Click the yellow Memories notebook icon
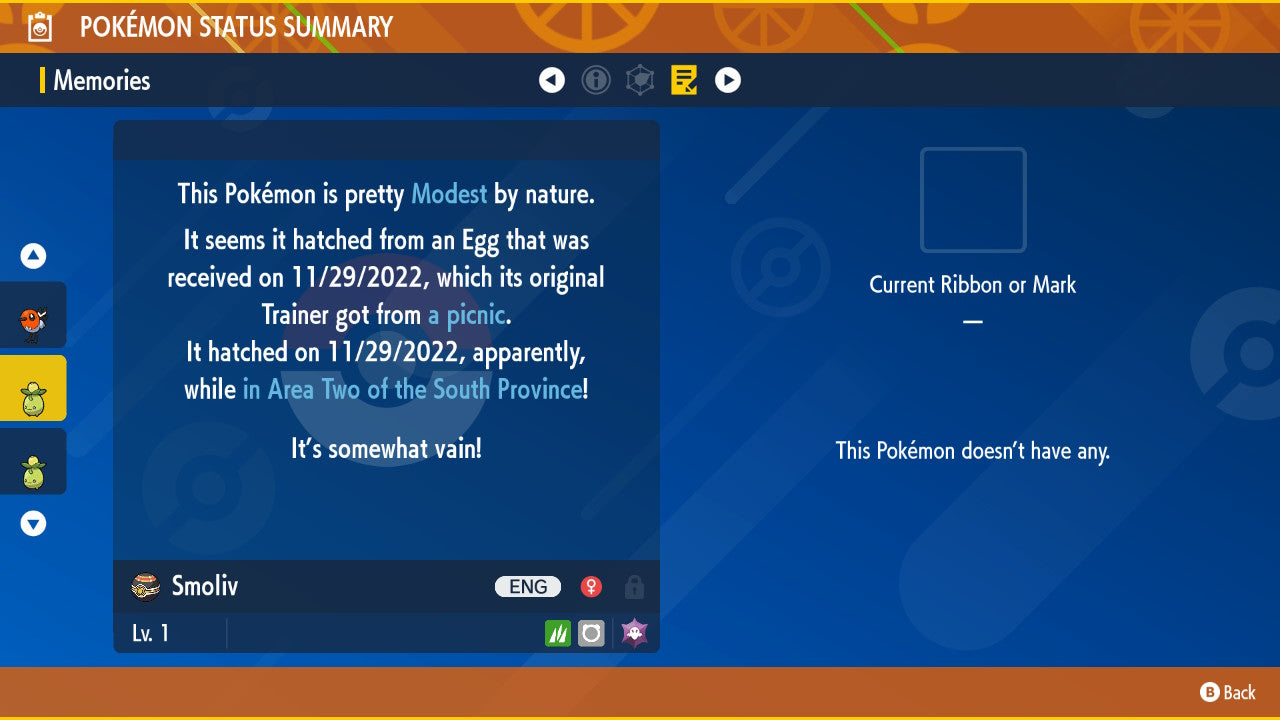Screen dimensions: 1280x720 pos(684,80)
